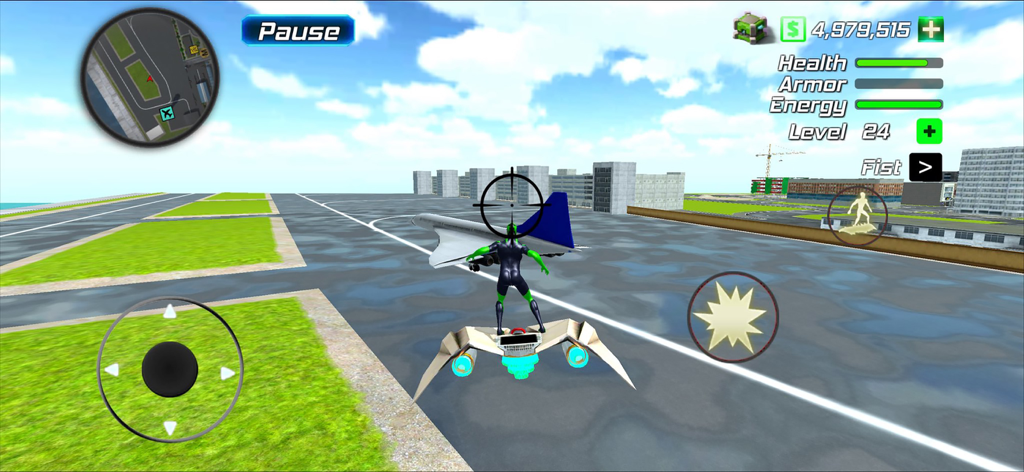
Task: Add more cash with the green plus
Action: point(931,29)
